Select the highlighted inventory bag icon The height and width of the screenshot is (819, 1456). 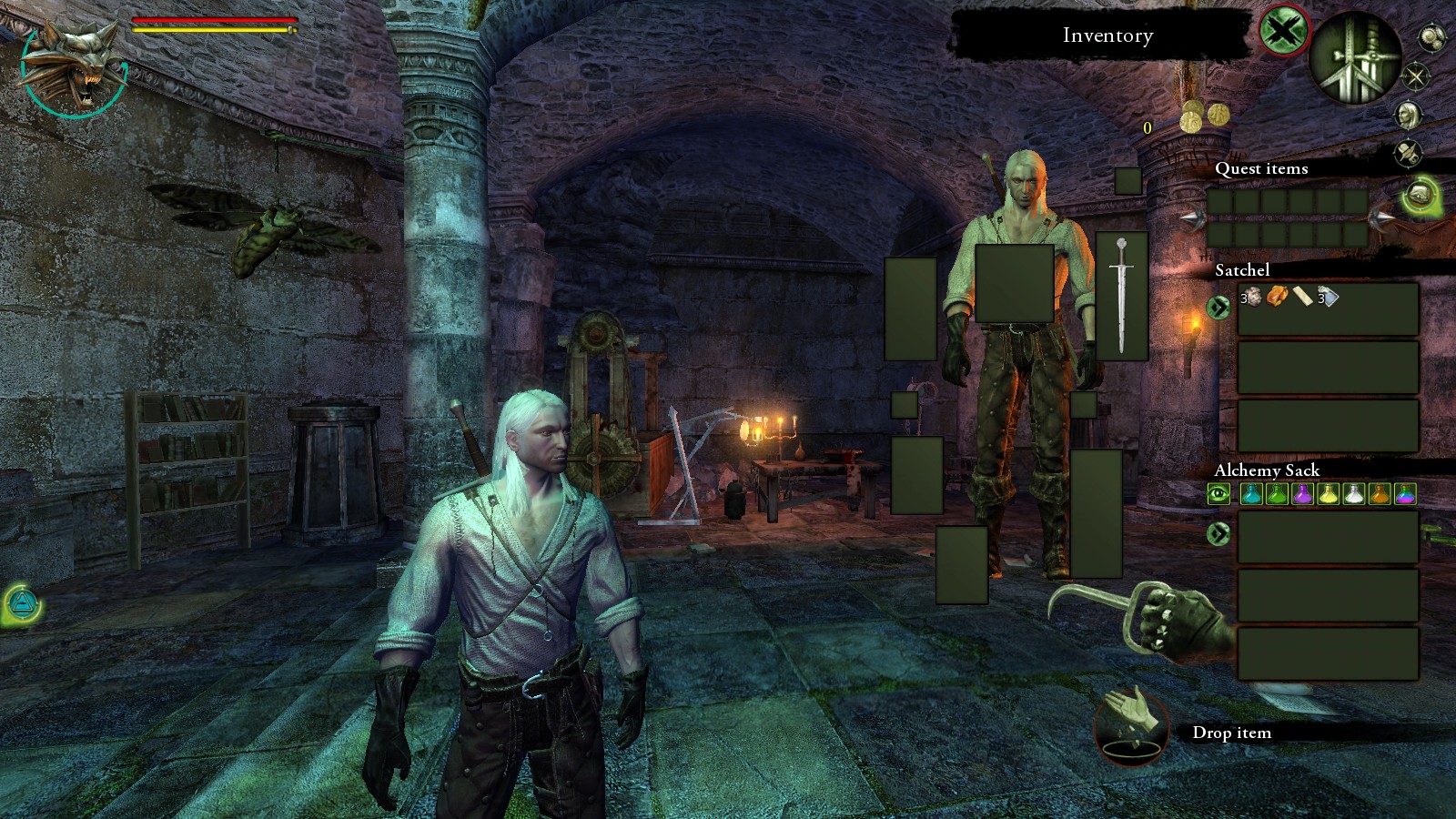click(x=1420, y=194)
